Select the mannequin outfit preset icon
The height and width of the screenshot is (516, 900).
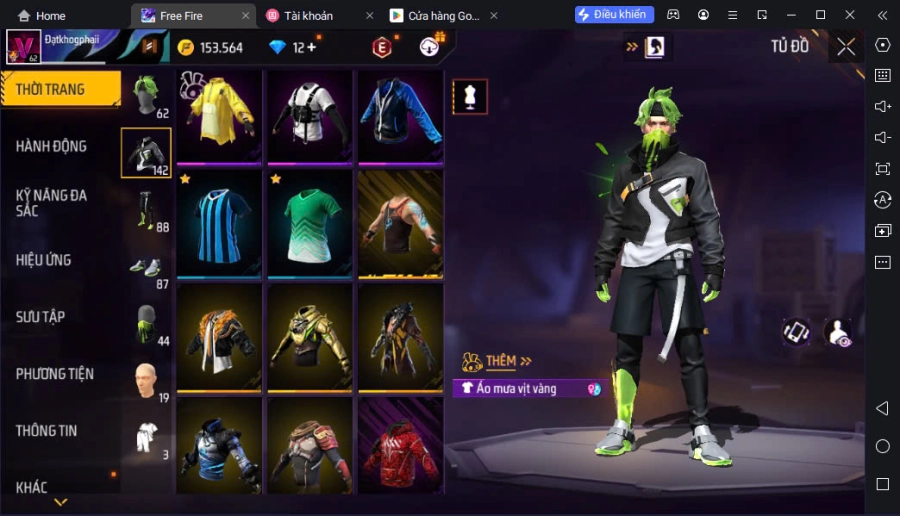point(470,97)
